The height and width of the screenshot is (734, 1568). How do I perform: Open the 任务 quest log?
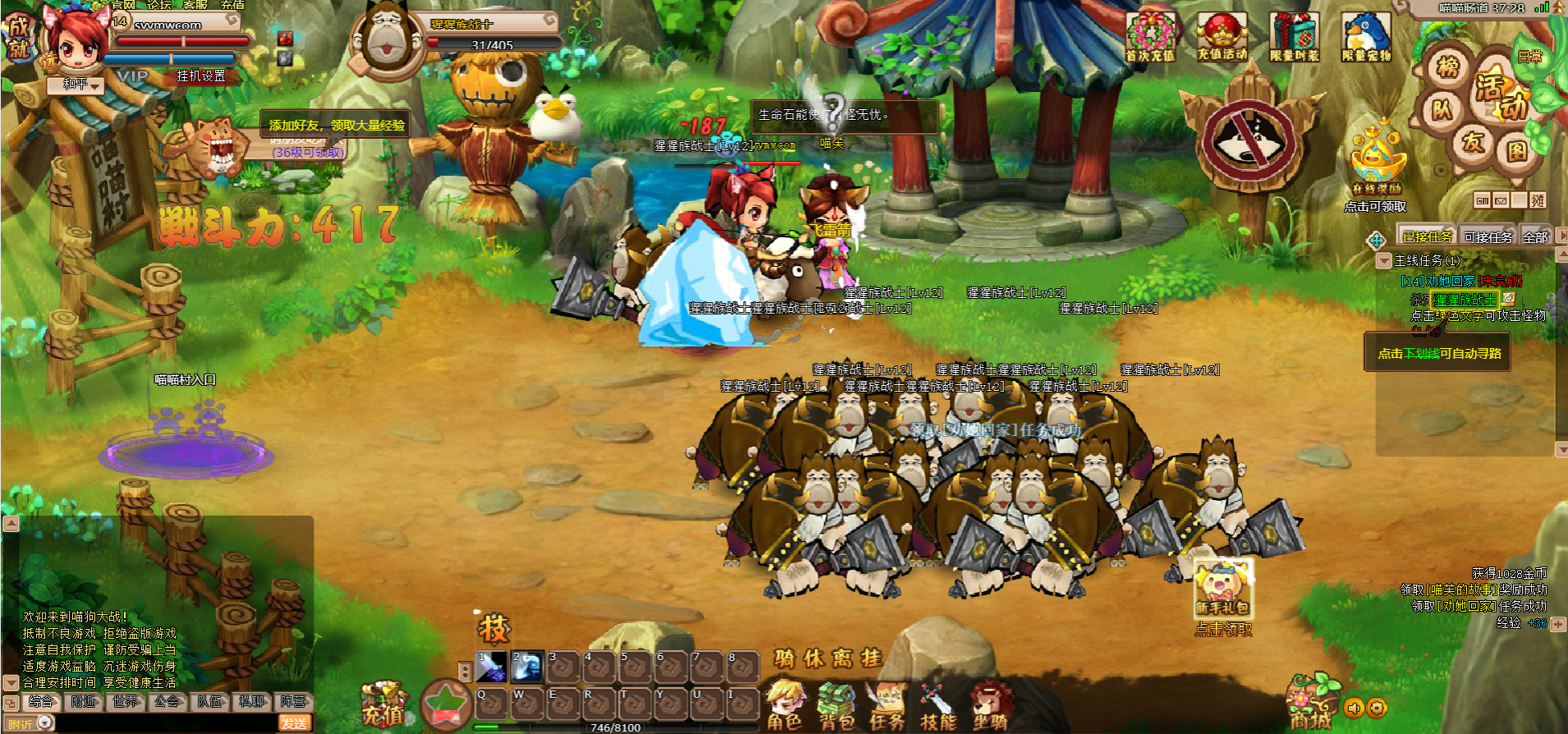click(x=887, y=705)
